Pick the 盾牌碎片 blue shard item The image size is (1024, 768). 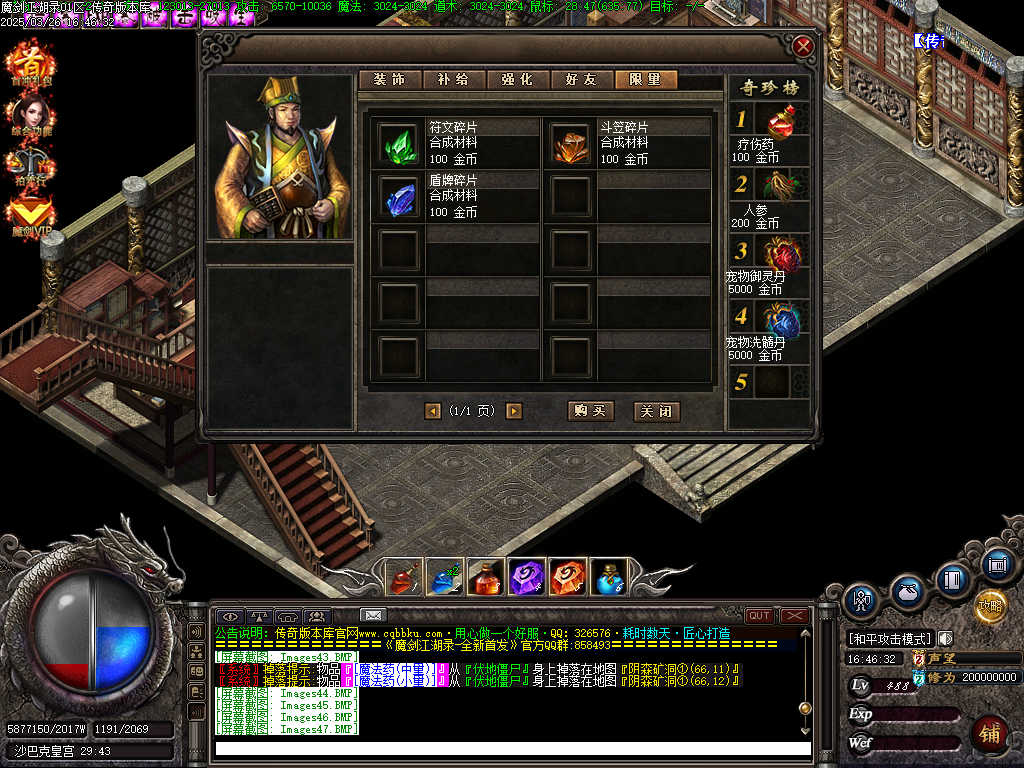(399, 196)
